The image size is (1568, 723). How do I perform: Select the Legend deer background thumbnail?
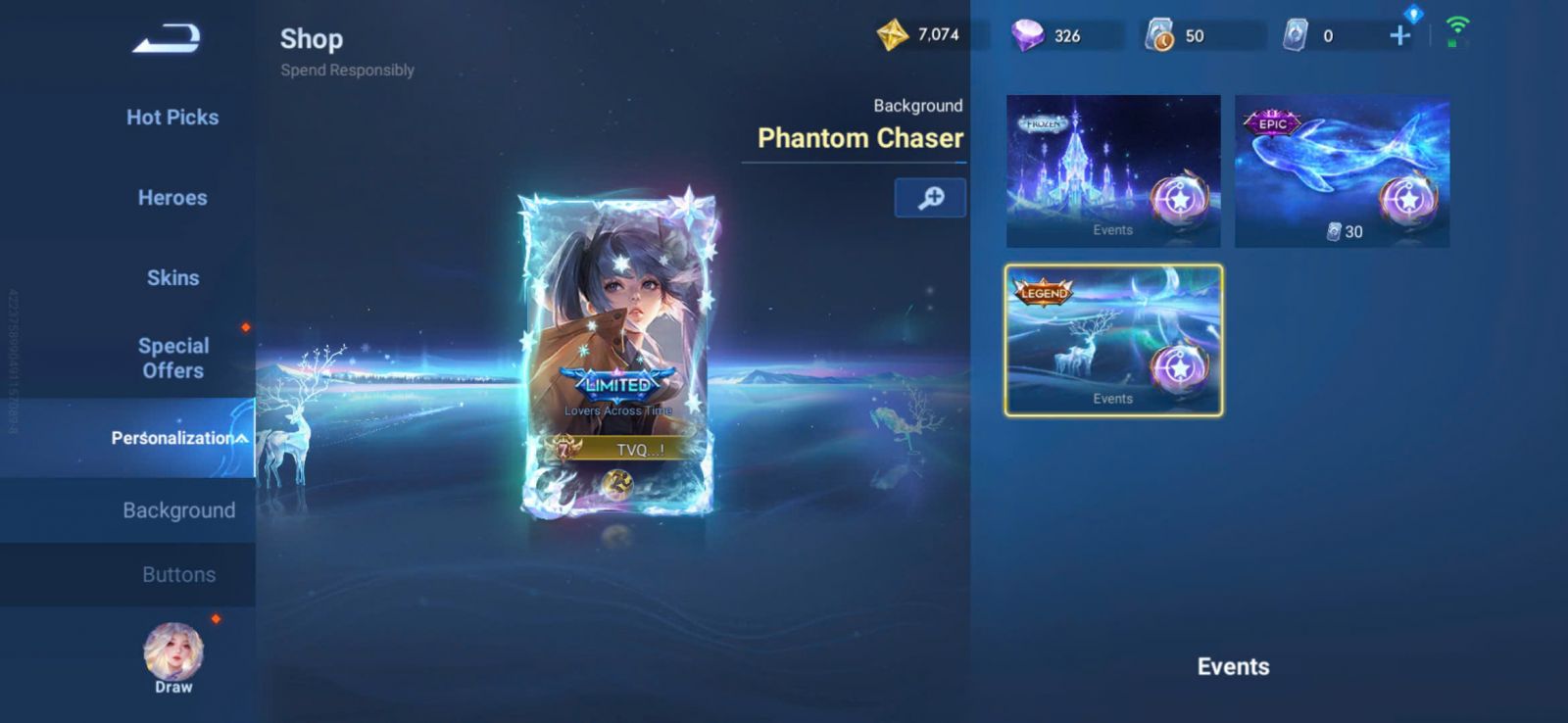point(1113,340)
